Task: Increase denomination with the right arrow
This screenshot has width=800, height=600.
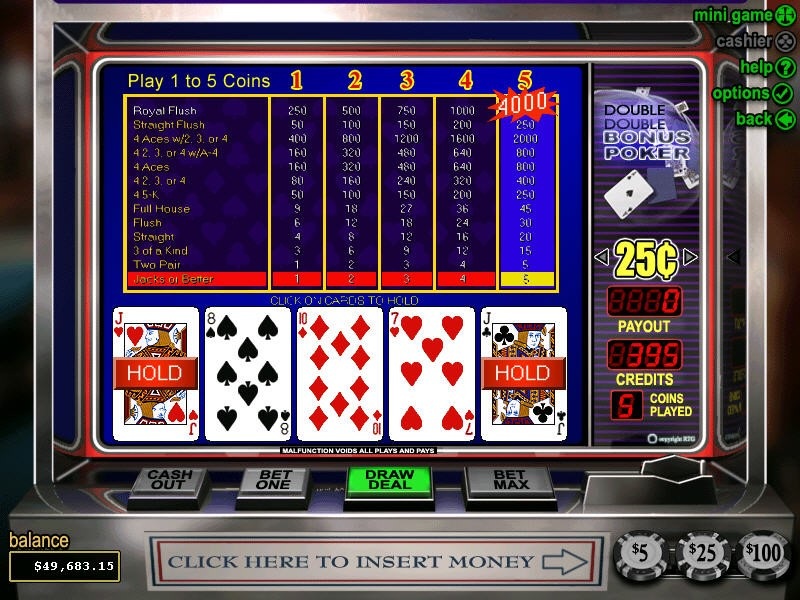Action: click(x=690, y=258)
